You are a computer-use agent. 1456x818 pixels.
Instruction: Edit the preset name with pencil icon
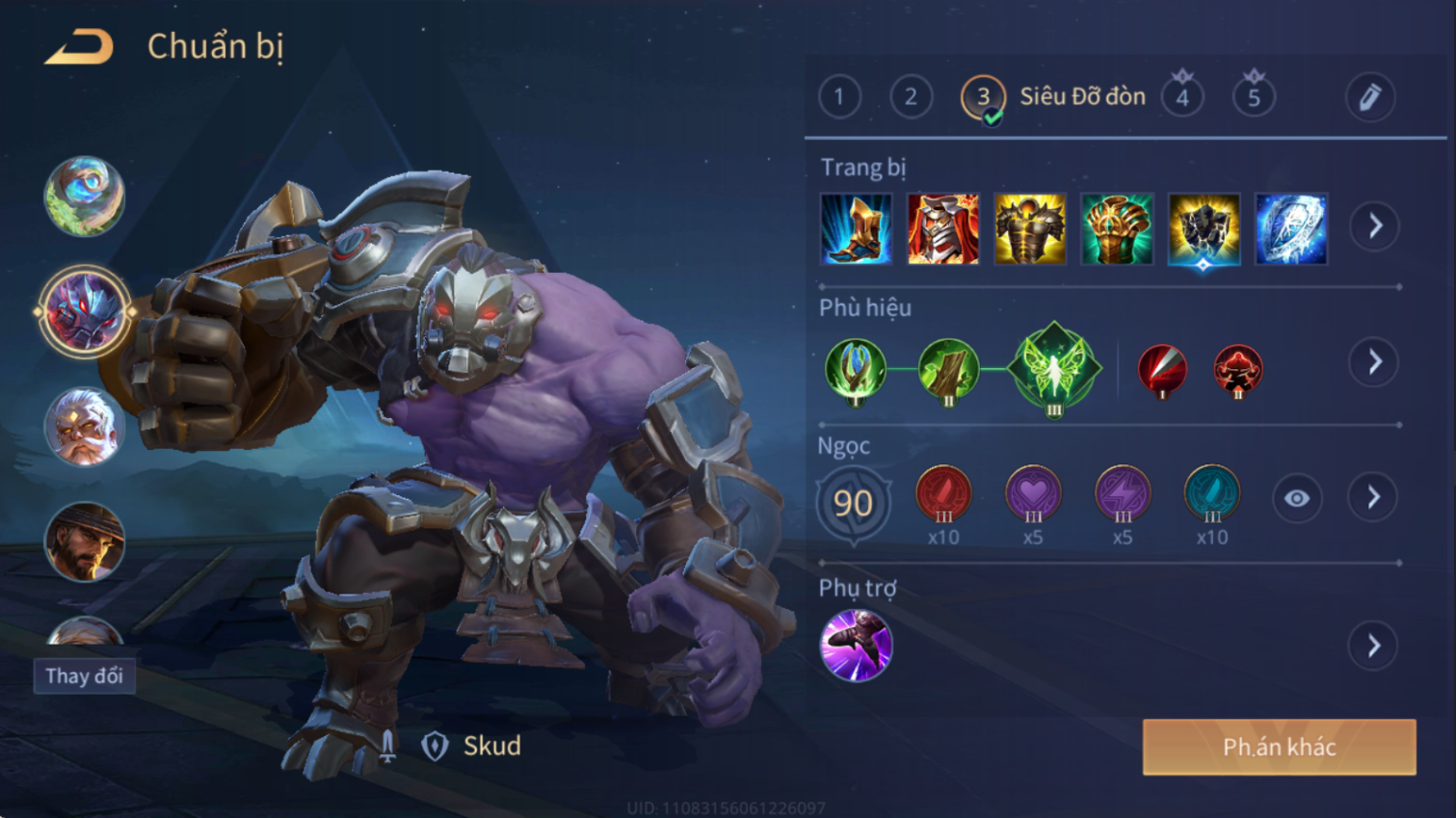tap(1369, 97)
